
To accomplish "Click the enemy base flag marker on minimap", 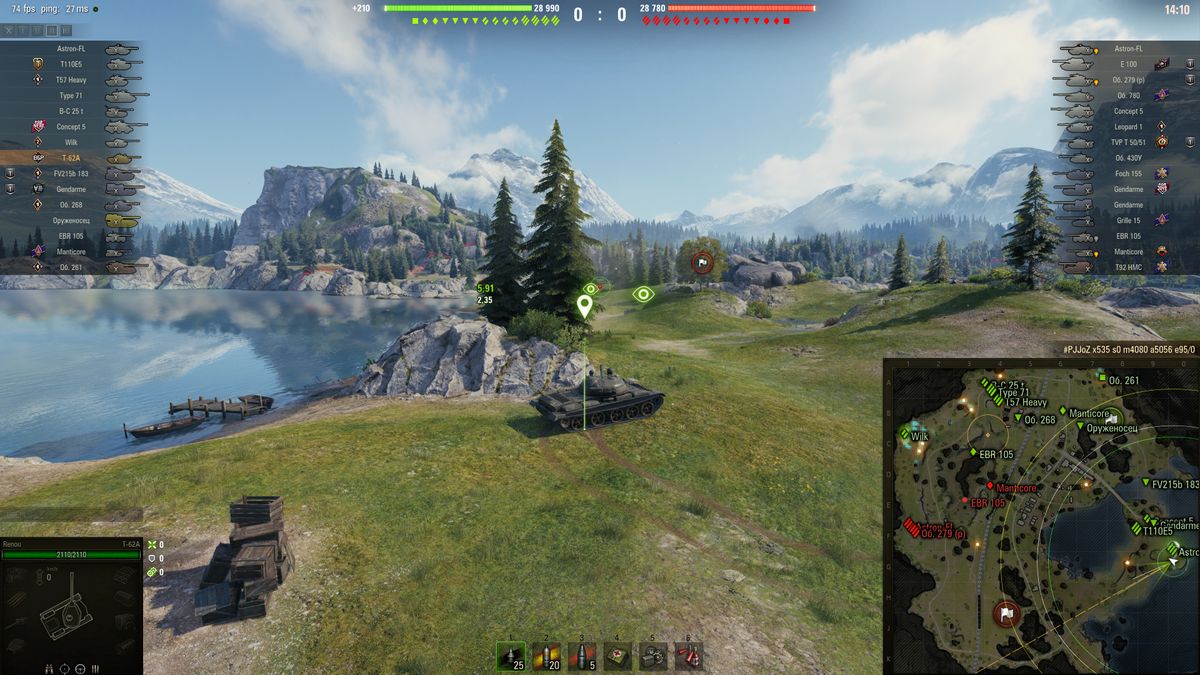I will point(1006,612).
